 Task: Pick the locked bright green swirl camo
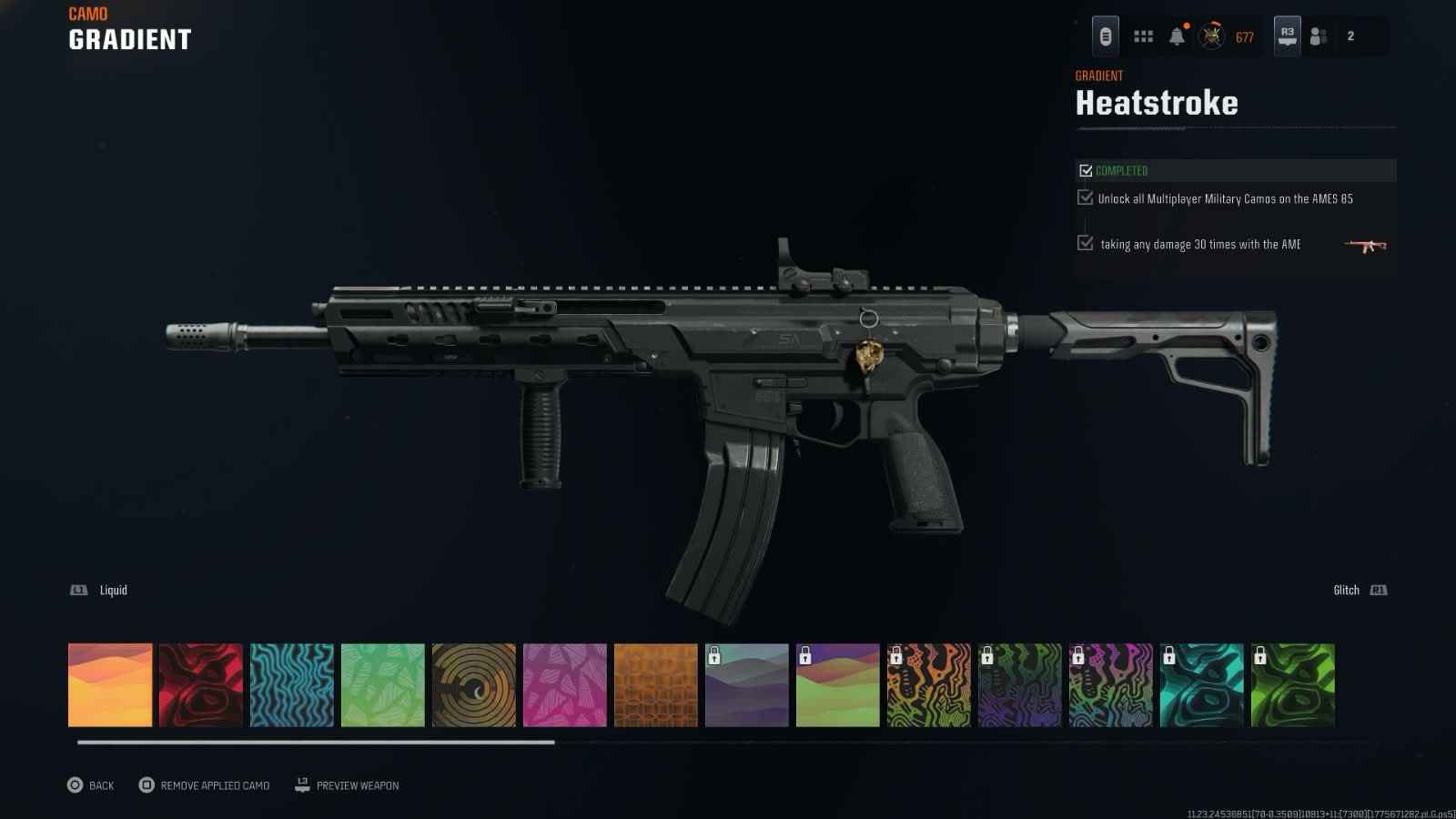[x=1293, y=685]
